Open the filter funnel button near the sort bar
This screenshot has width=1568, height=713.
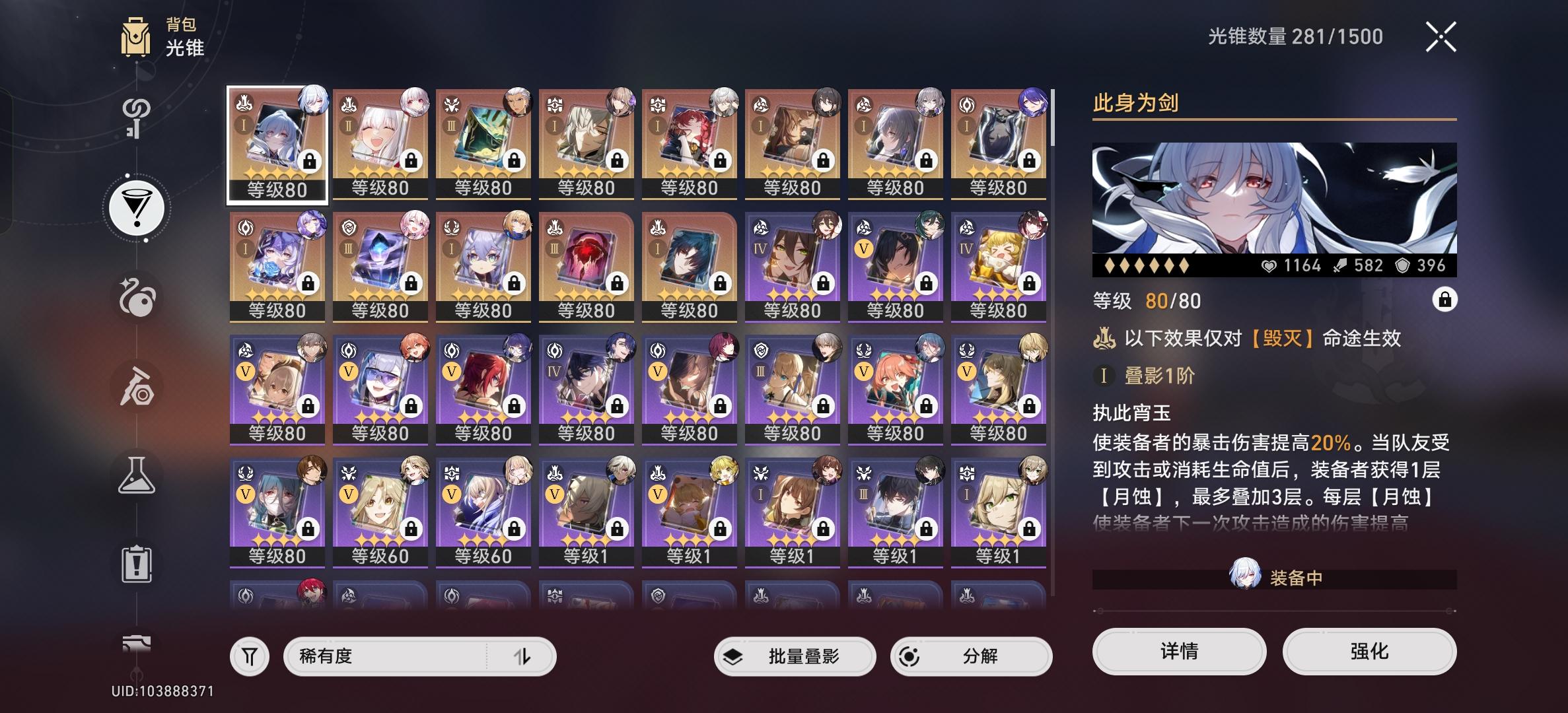249,656
